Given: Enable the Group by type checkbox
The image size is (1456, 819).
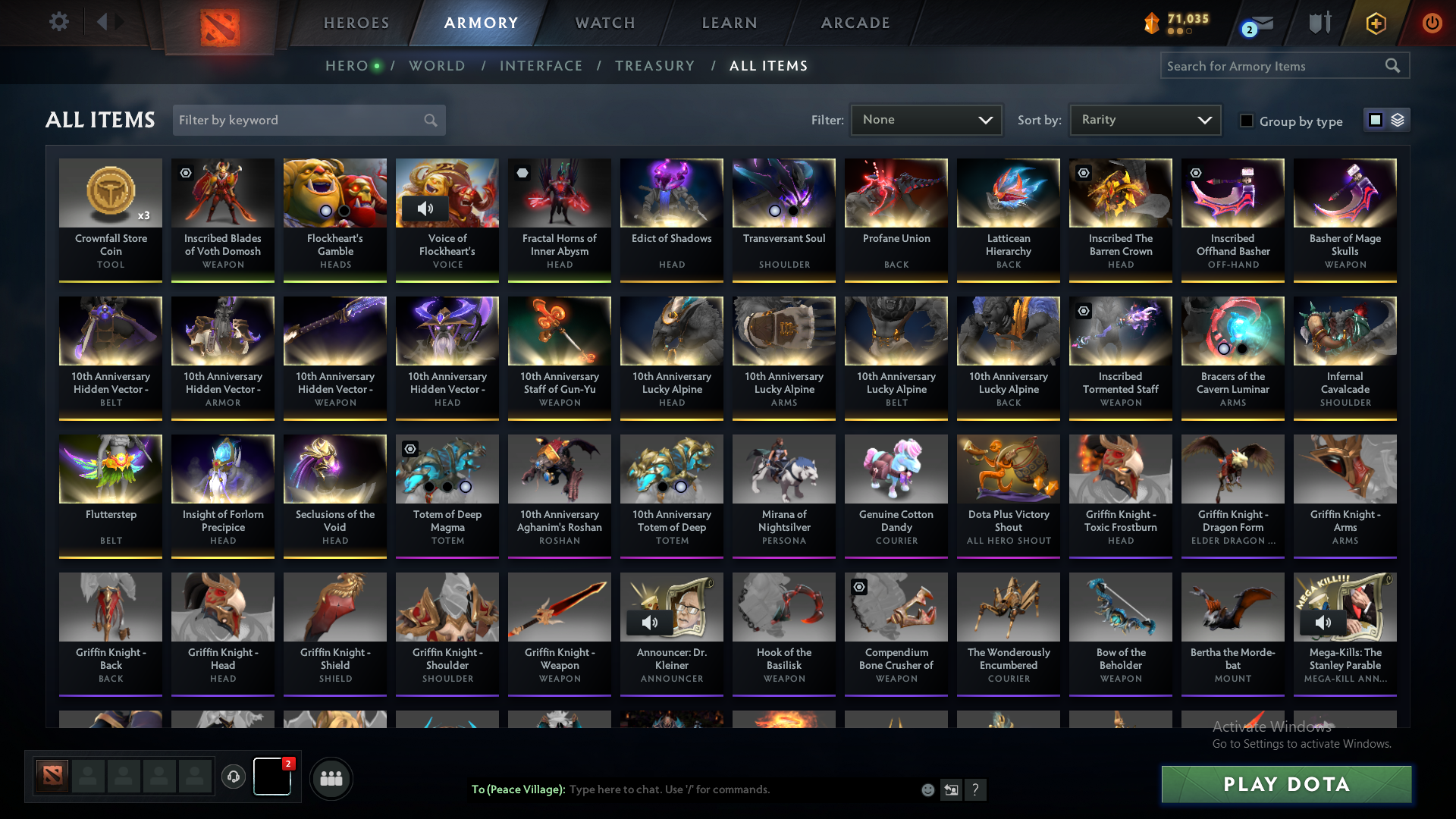Looking at the screenshot, I should point(1247,121).
